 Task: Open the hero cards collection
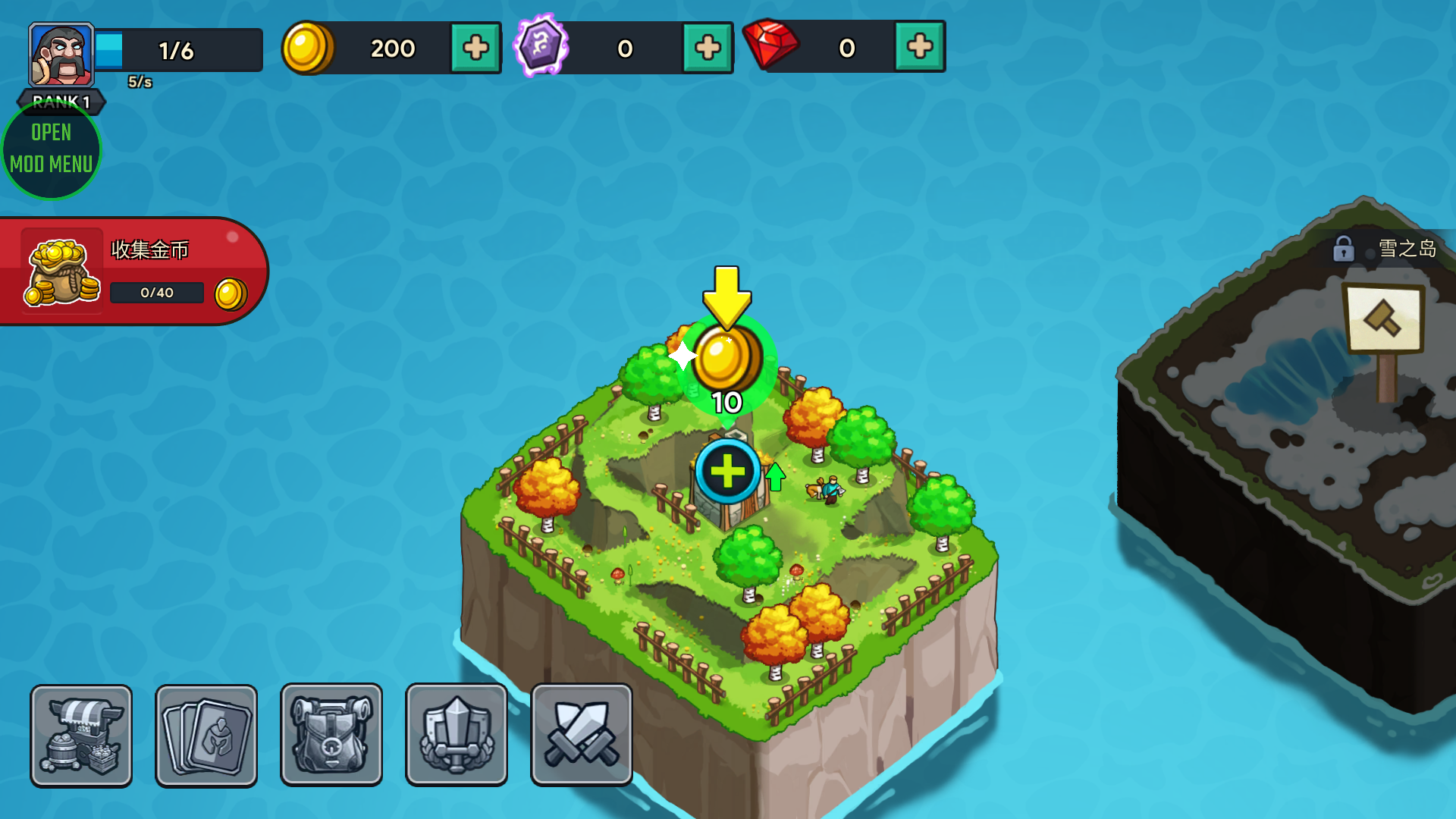coord(206,735)
